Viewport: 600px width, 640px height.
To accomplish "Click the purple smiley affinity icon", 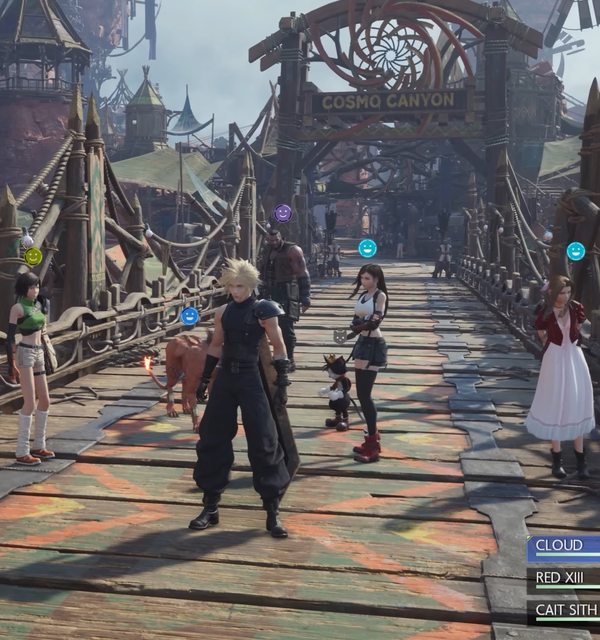I will coord(283,213).
